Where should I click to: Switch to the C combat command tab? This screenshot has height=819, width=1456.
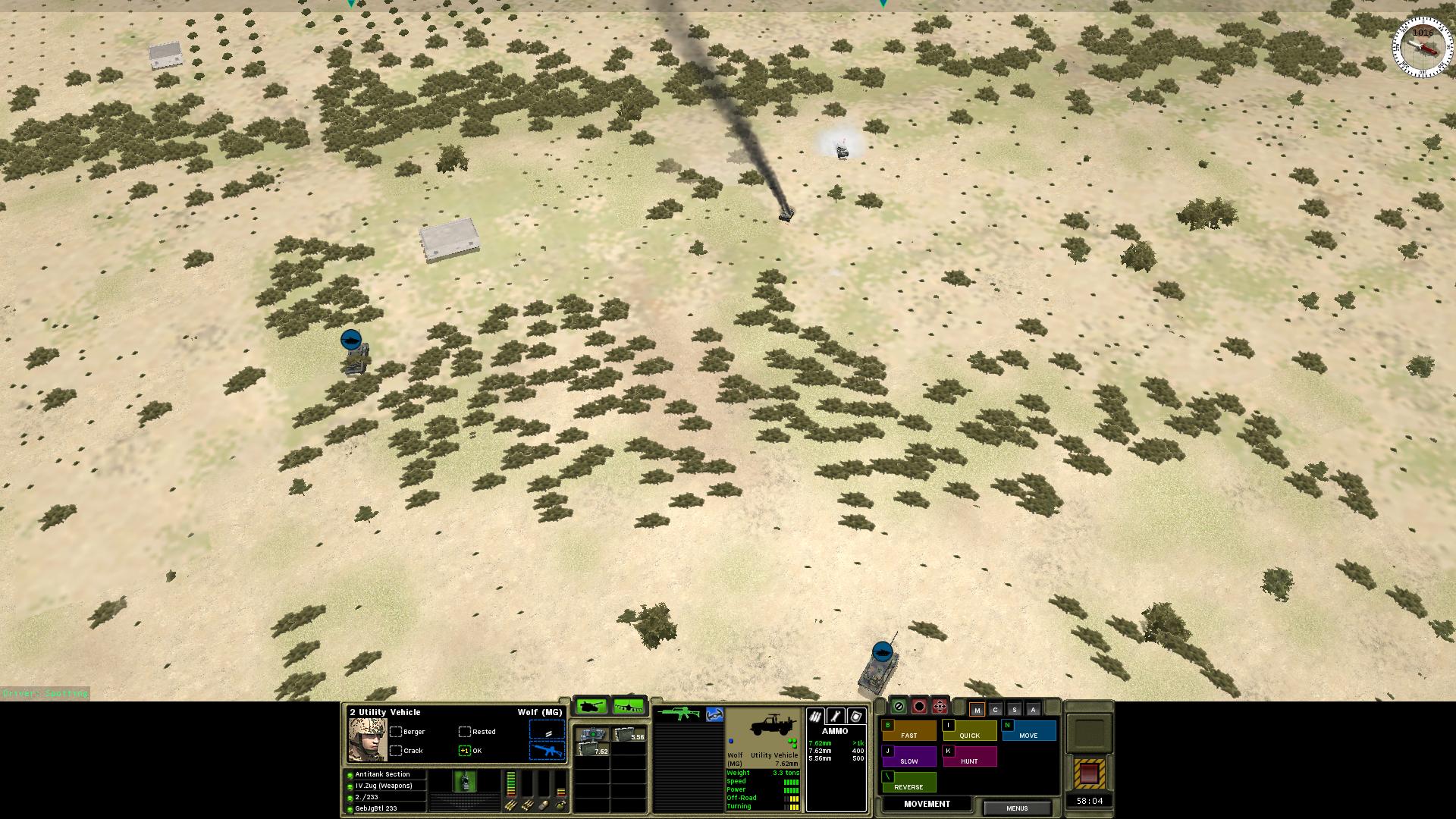pyautogui.click(x=996, y=710)
